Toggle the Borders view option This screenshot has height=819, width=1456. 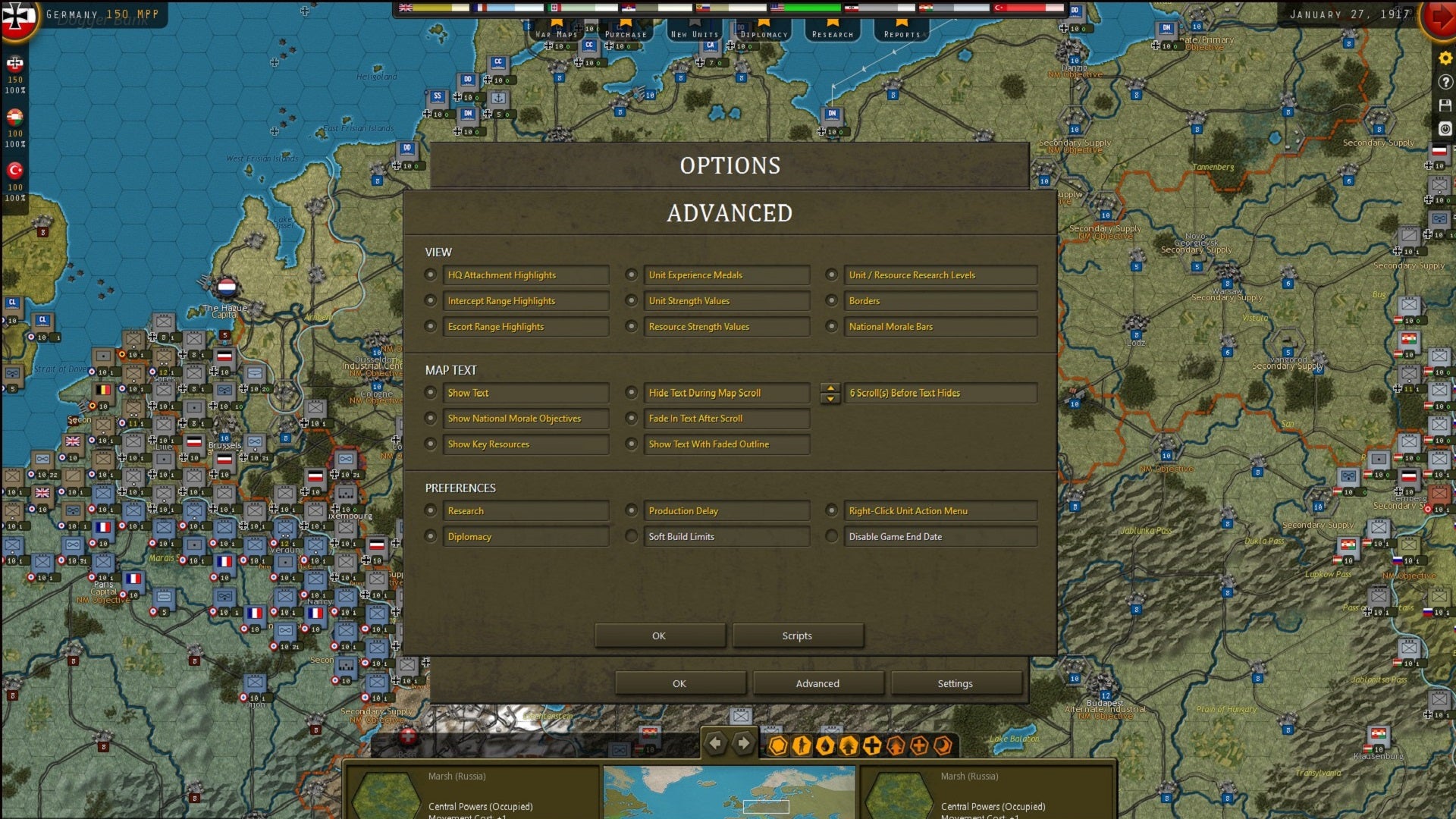[832, 300]
